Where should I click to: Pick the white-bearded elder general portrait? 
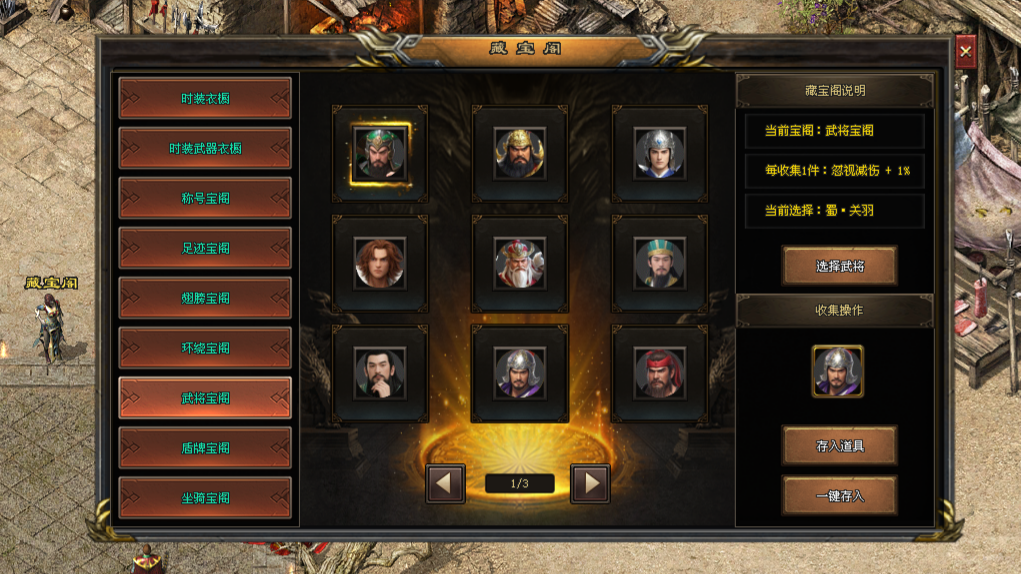[x=520, y=264]
